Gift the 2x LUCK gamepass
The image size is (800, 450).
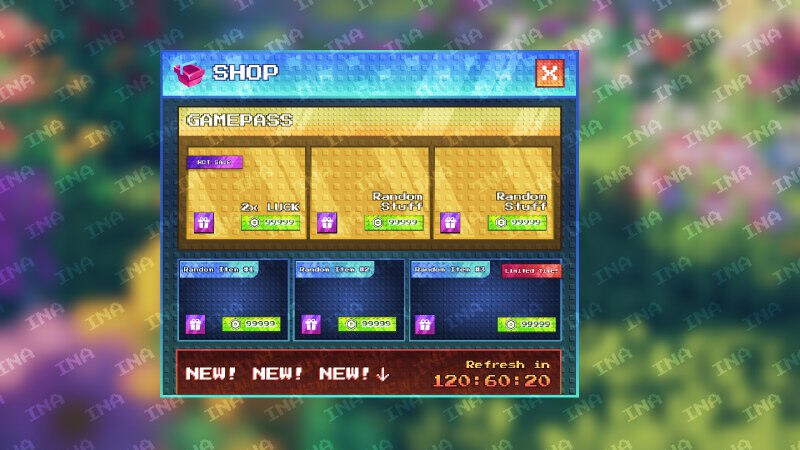(204, 222)
